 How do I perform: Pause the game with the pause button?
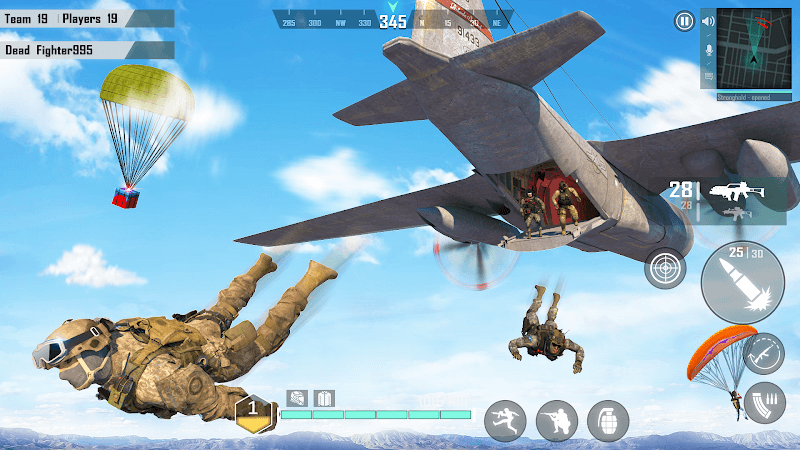coord(684,21)
